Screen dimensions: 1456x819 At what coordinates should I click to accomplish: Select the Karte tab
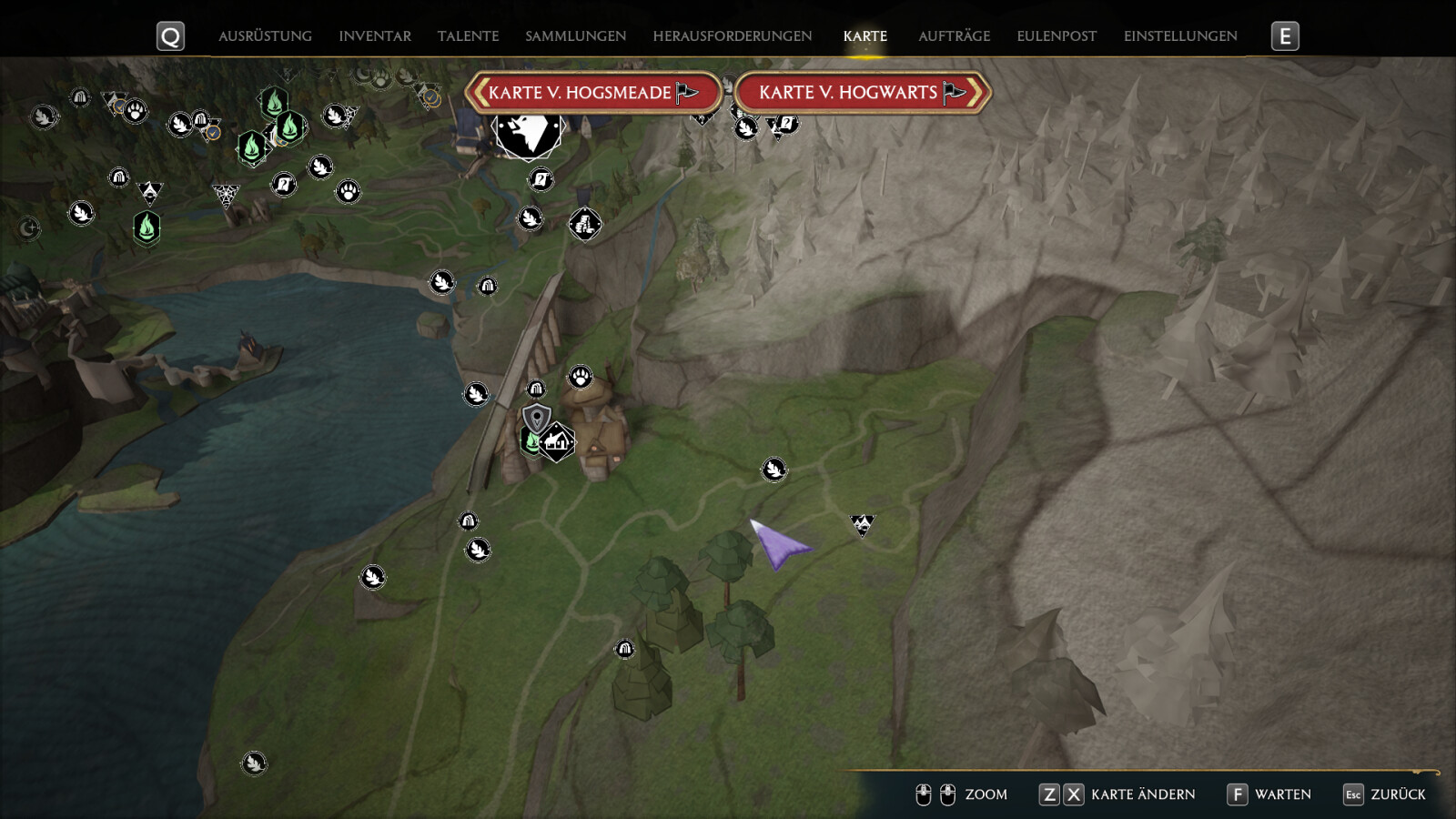[864, 36]
